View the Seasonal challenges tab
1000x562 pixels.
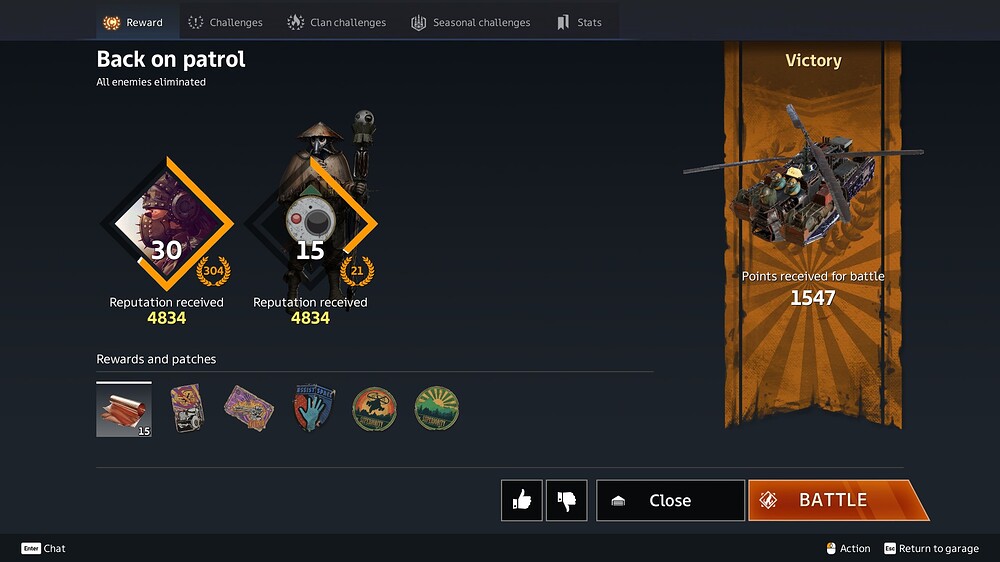tap(470, 22)
